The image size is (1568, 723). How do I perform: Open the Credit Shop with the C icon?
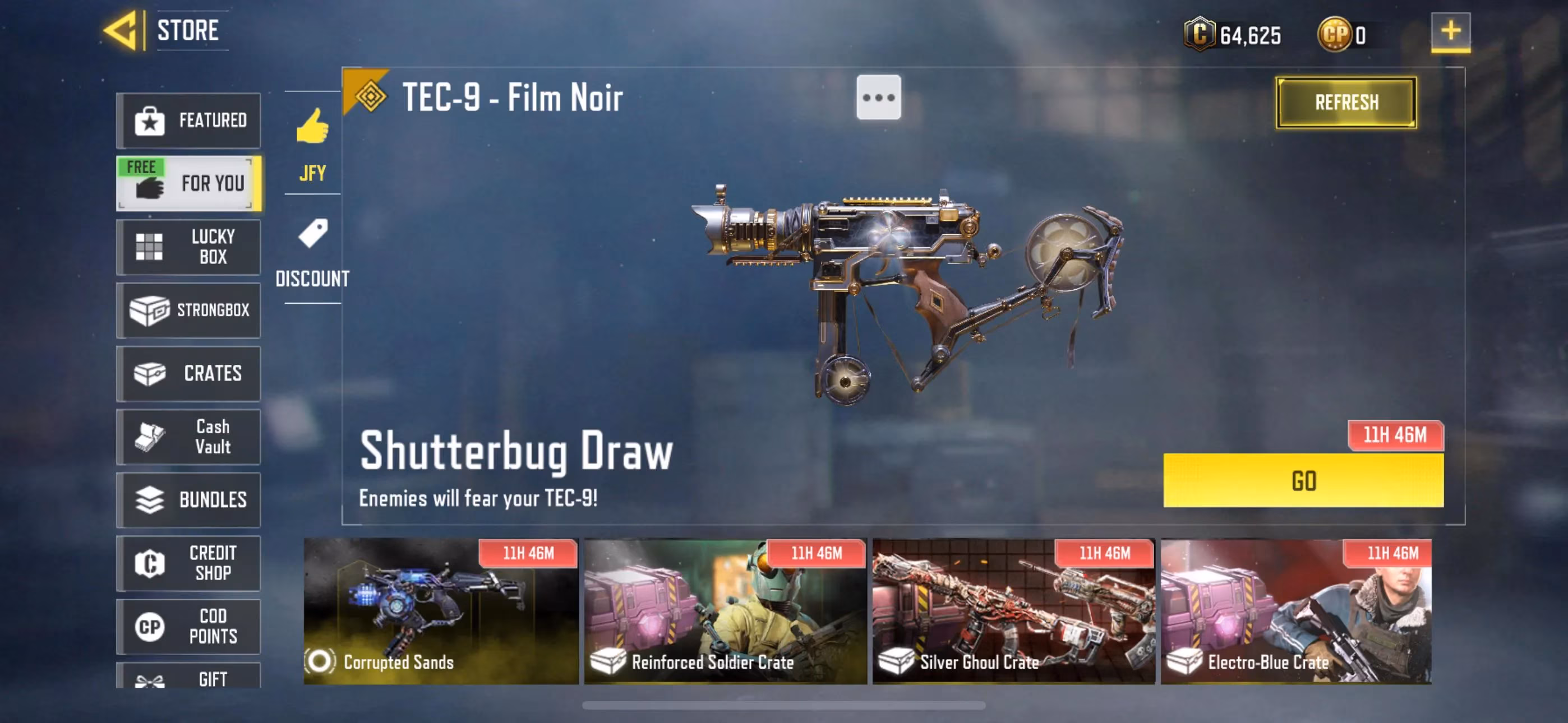151,564
